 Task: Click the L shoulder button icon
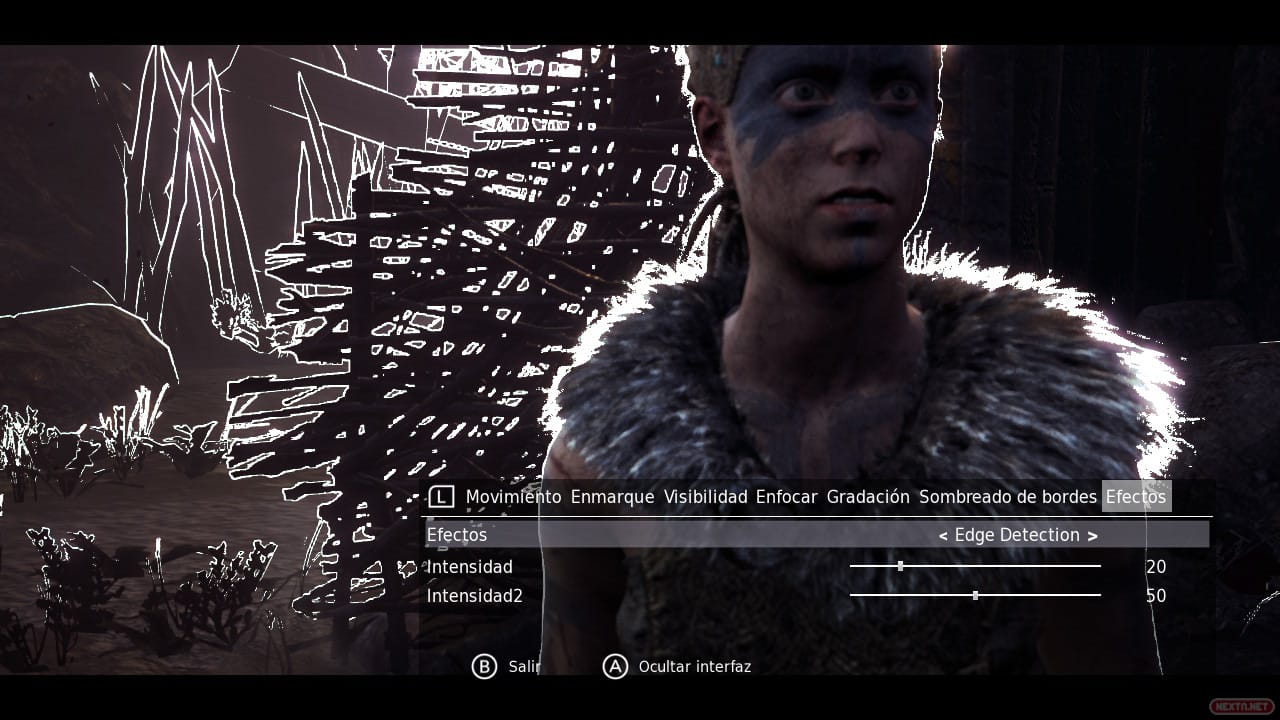(x=444, y=495)
